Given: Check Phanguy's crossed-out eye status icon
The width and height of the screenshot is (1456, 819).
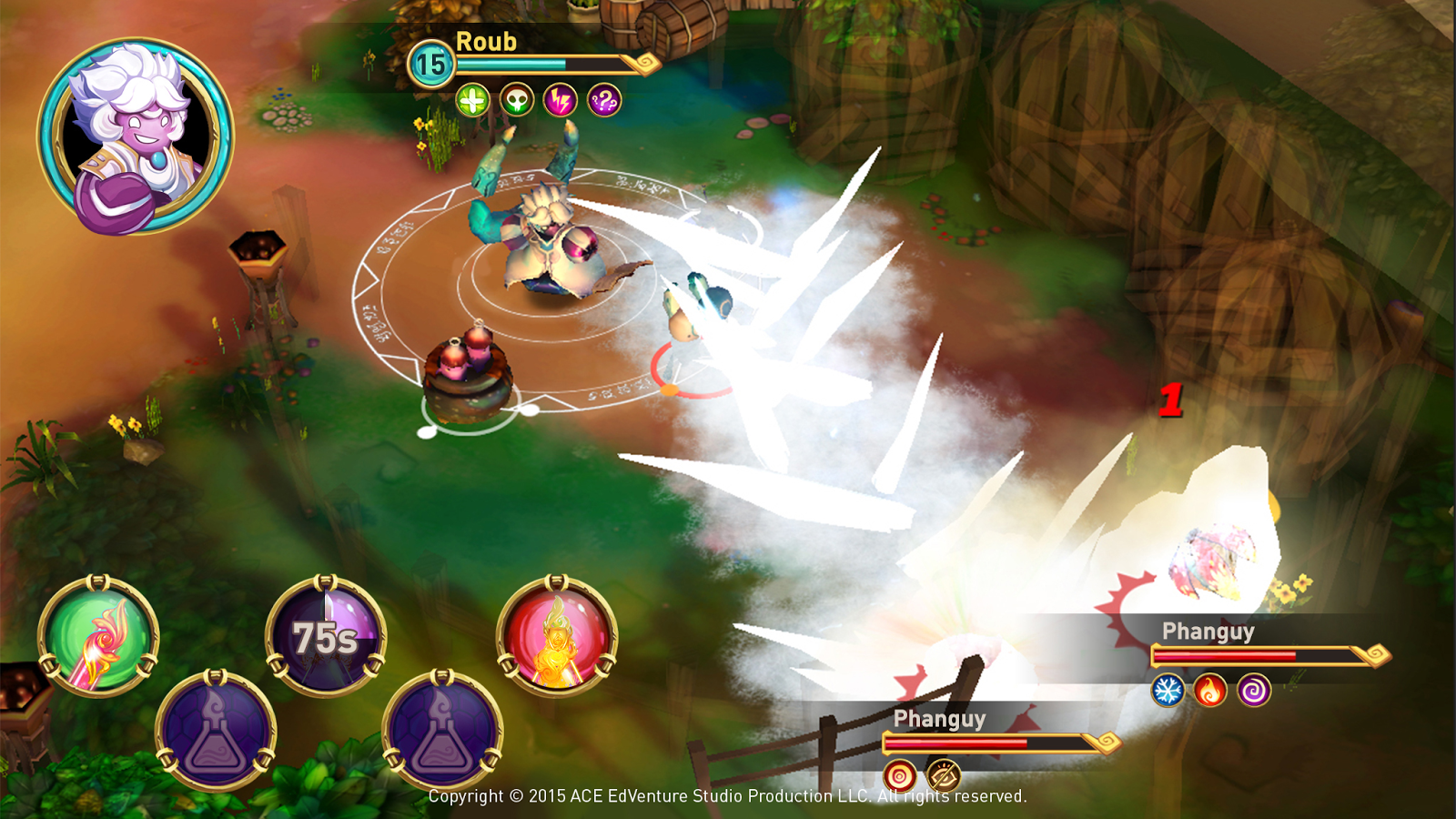Looking at the screenshot, I should (x=944, y=776).
